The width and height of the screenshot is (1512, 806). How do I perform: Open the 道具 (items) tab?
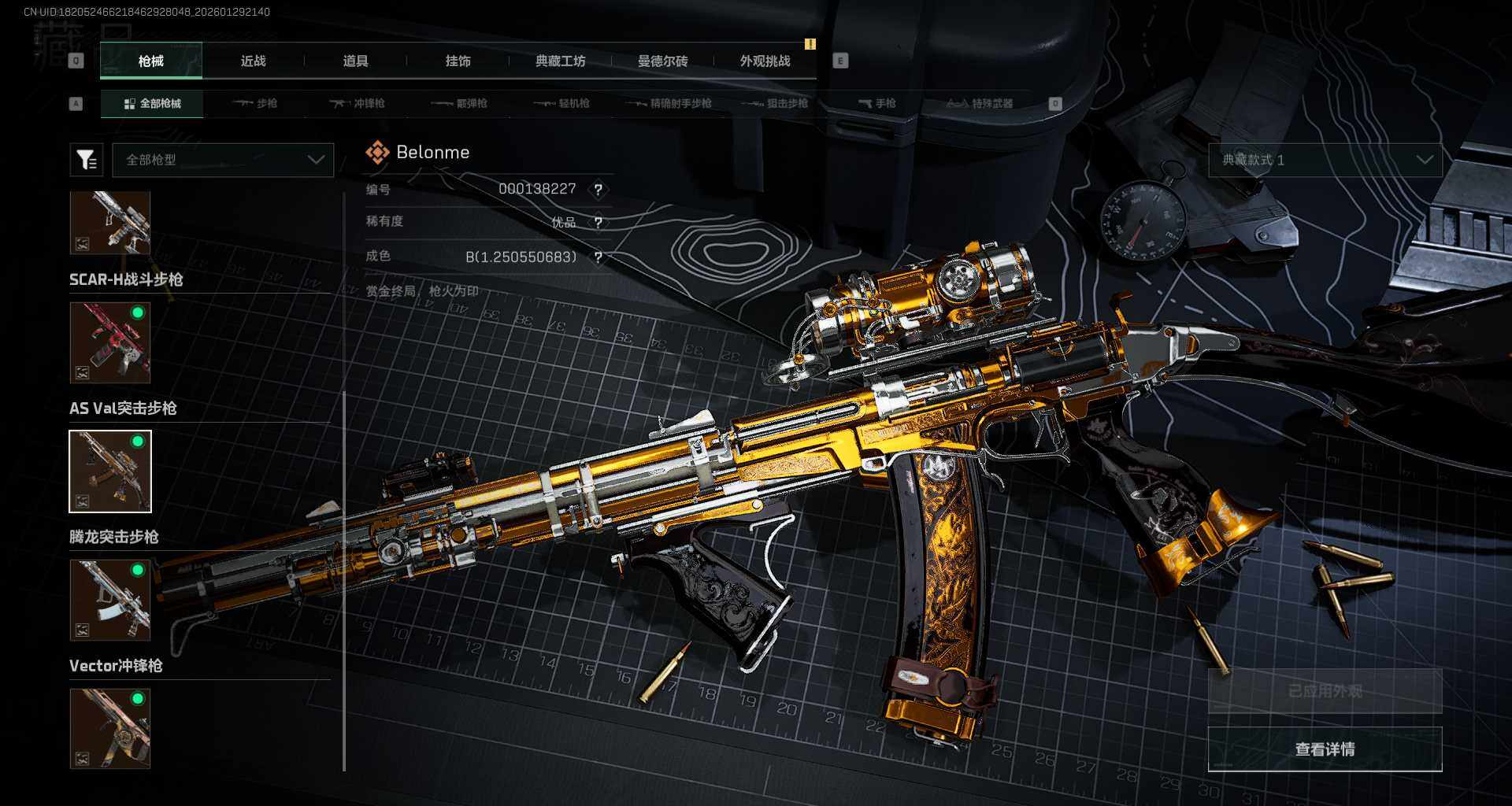pos(355,61)
